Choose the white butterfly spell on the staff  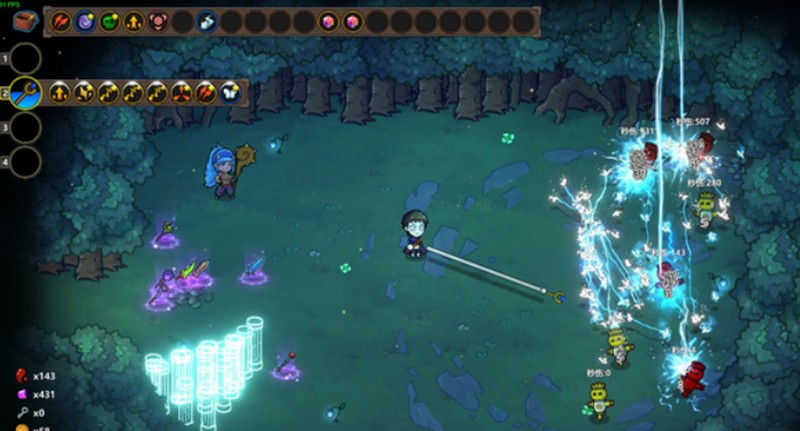pyautogui.click(x=229, y=94)
